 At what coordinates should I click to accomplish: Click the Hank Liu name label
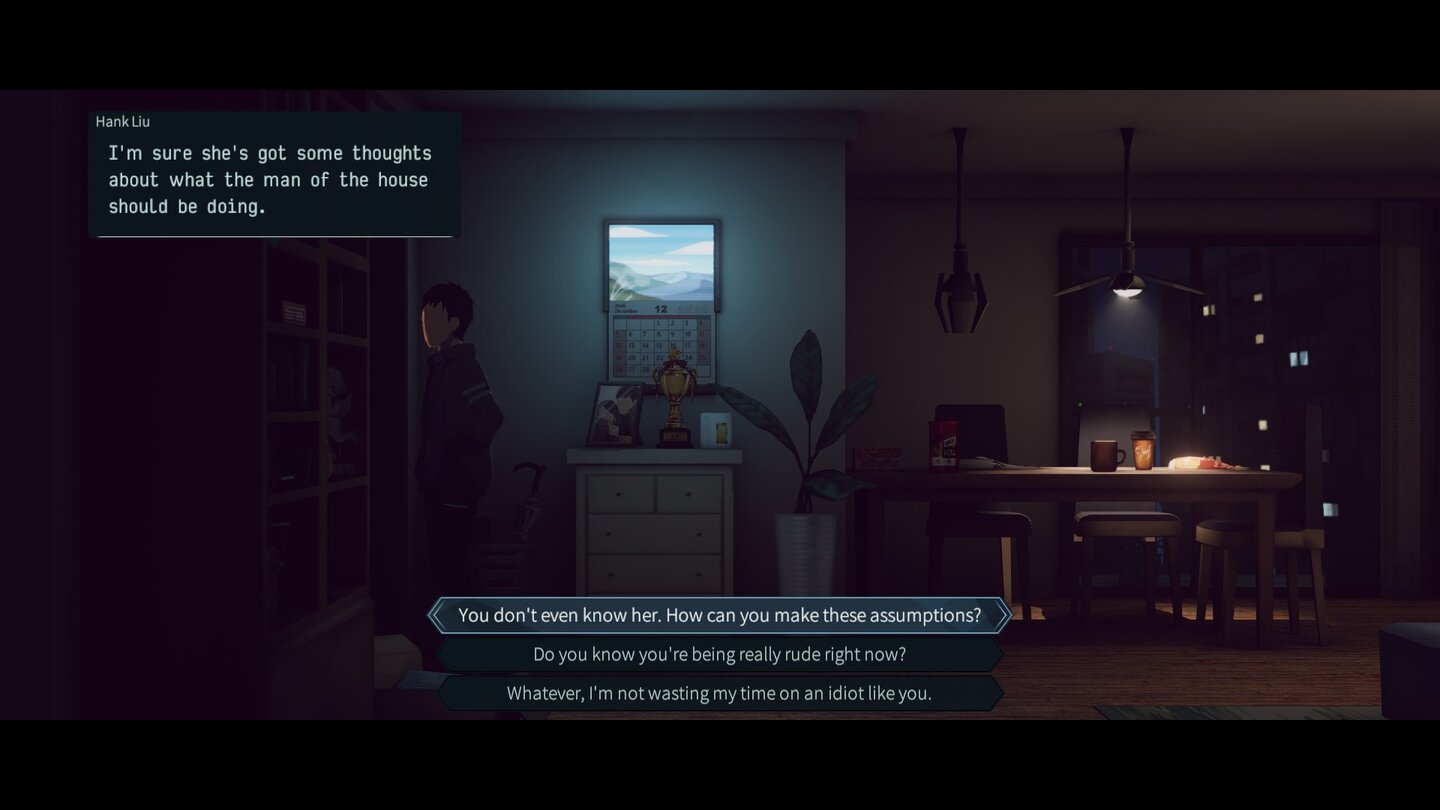pyautogui.click(x=122, y=121)
